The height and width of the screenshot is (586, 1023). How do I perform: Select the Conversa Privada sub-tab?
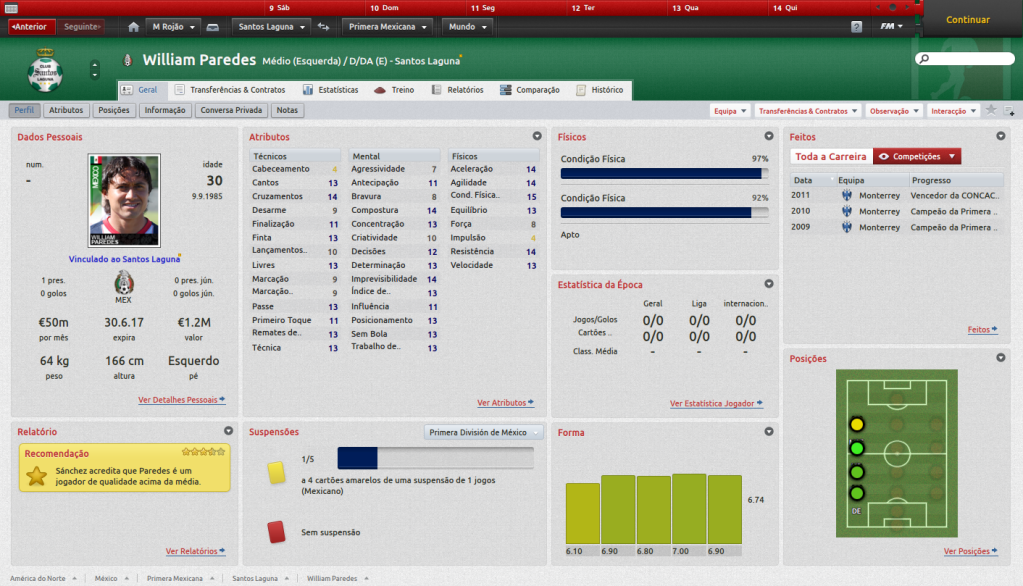(231, 110)
